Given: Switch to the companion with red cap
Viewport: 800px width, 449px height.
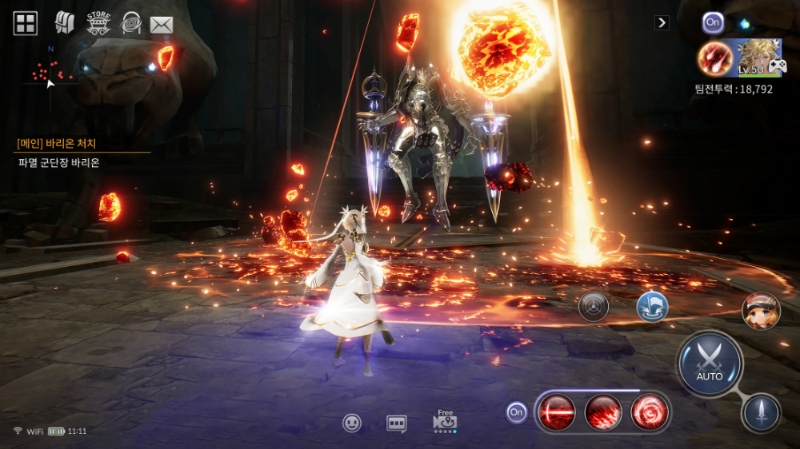Looking at the screenshot, I should tap(760, 310).
